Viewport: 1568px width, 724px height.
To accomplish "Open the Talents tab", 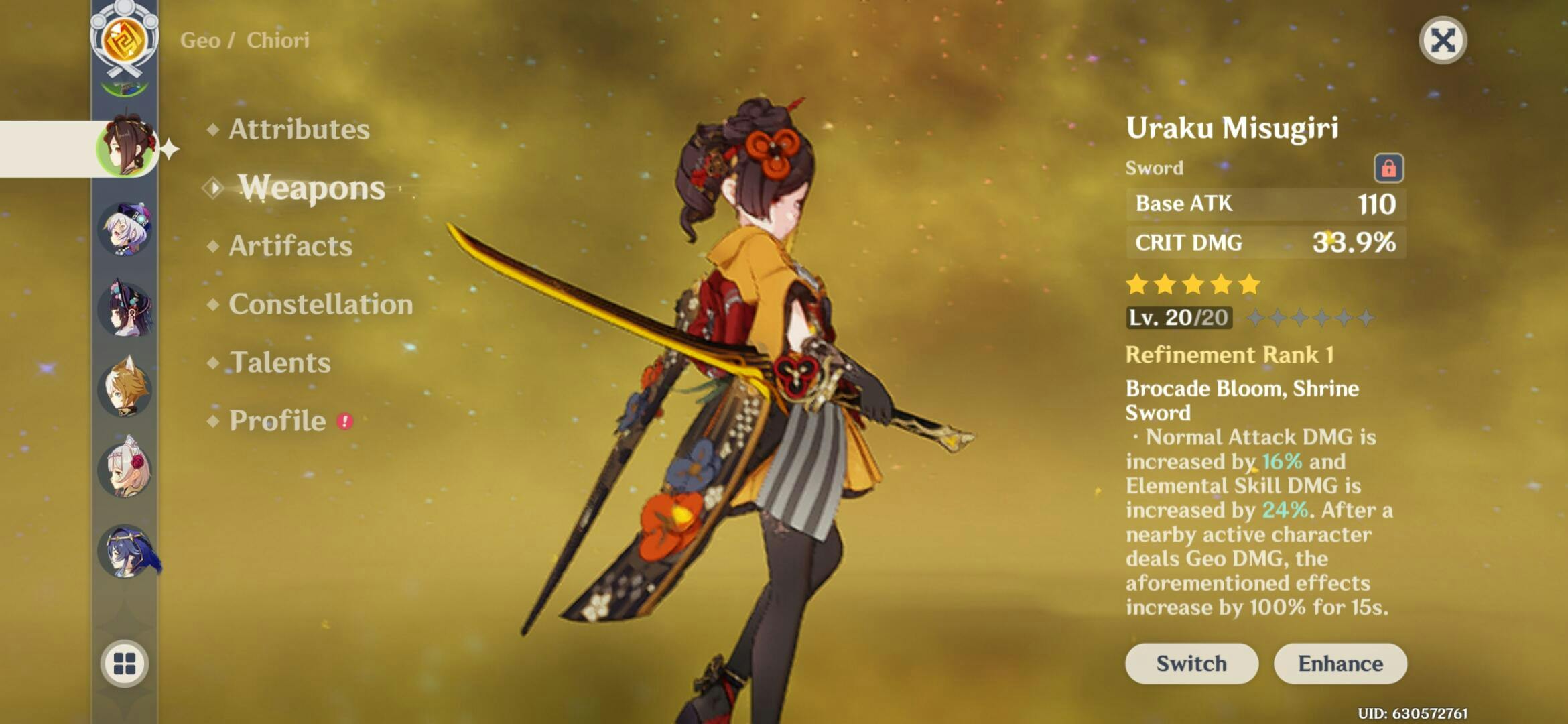I will [279, 363].
